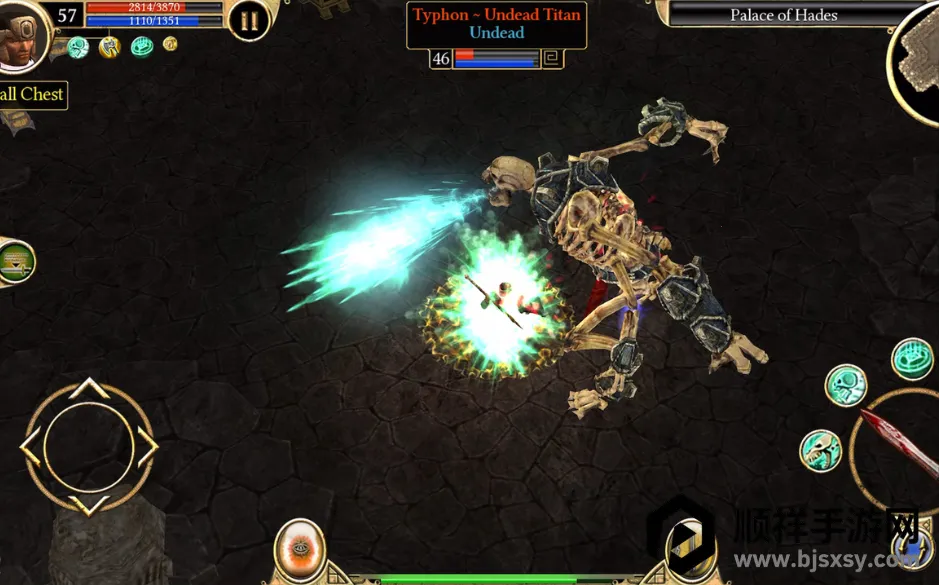This screenshot has width=939, height=585.
Task: Tap the Chest loot label
Action: (32, 95)
